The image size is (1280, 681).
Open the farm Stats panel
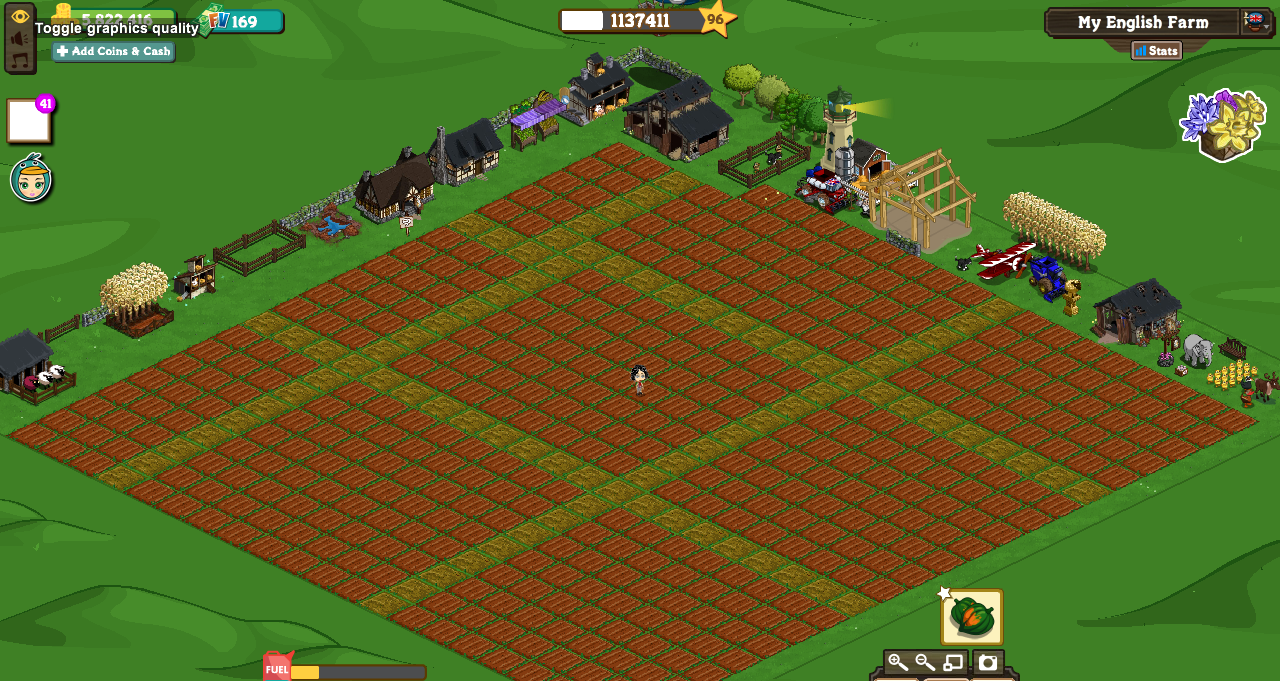click(1156, 50)
